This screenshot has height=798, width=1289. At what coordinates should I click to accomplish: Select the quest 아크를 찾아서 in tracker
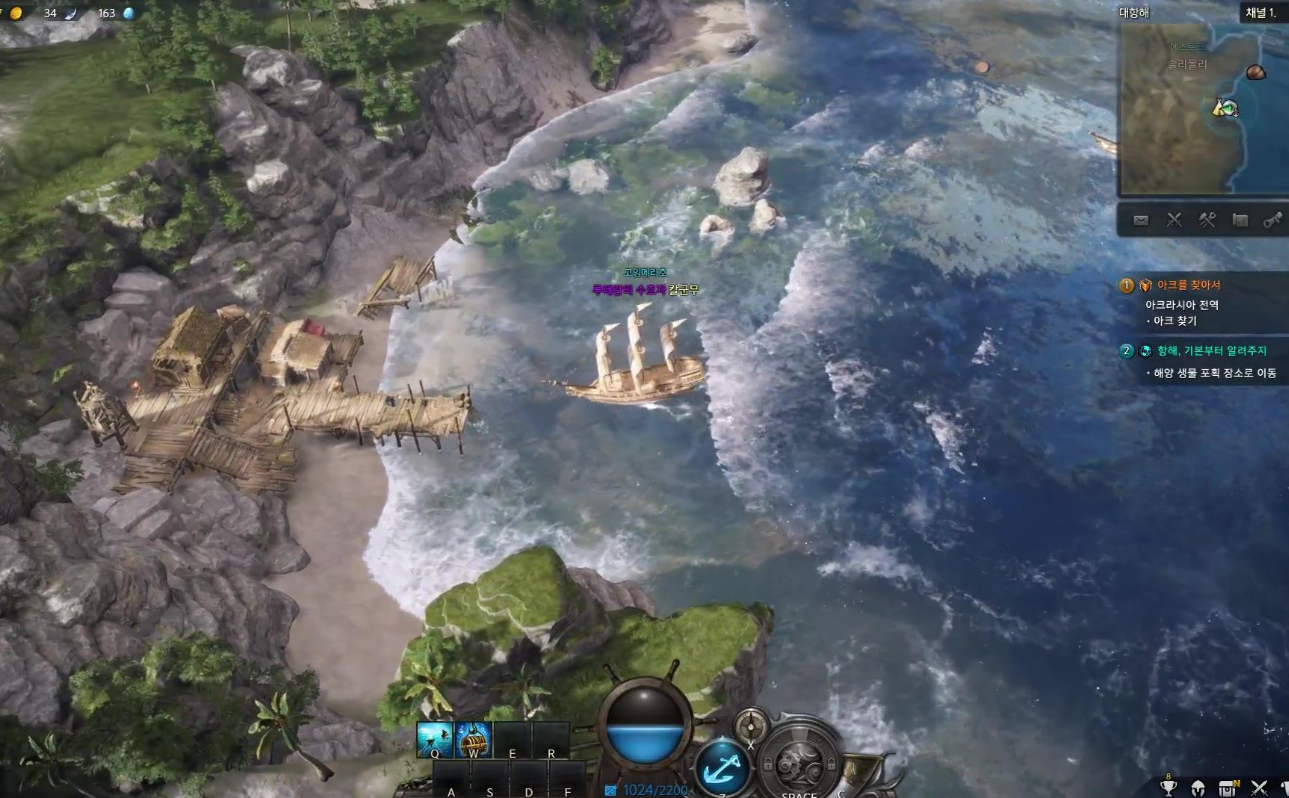[1188, 286]
